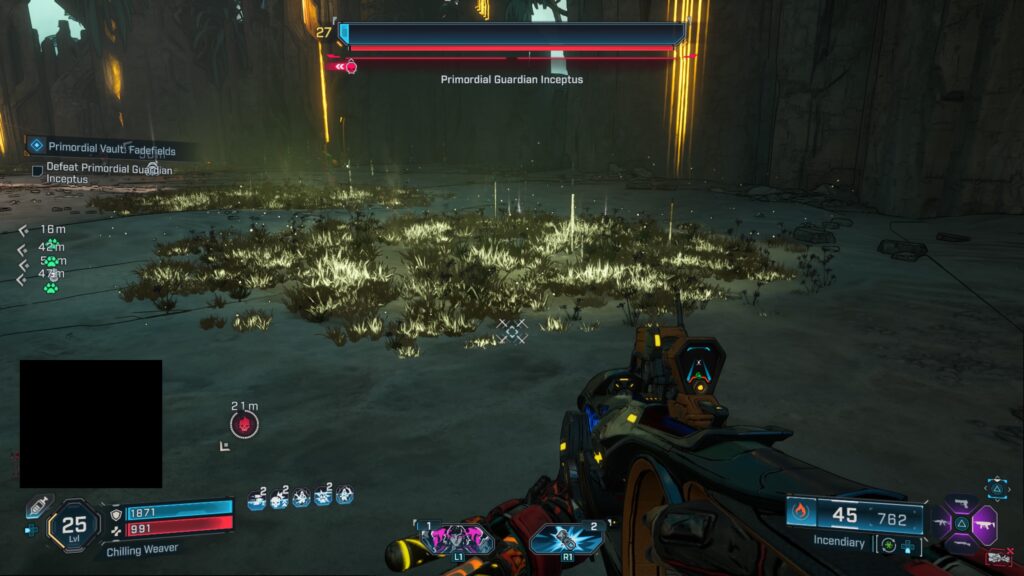Click the level 25 character badge
1024x576 pixels.
[74, 523]
